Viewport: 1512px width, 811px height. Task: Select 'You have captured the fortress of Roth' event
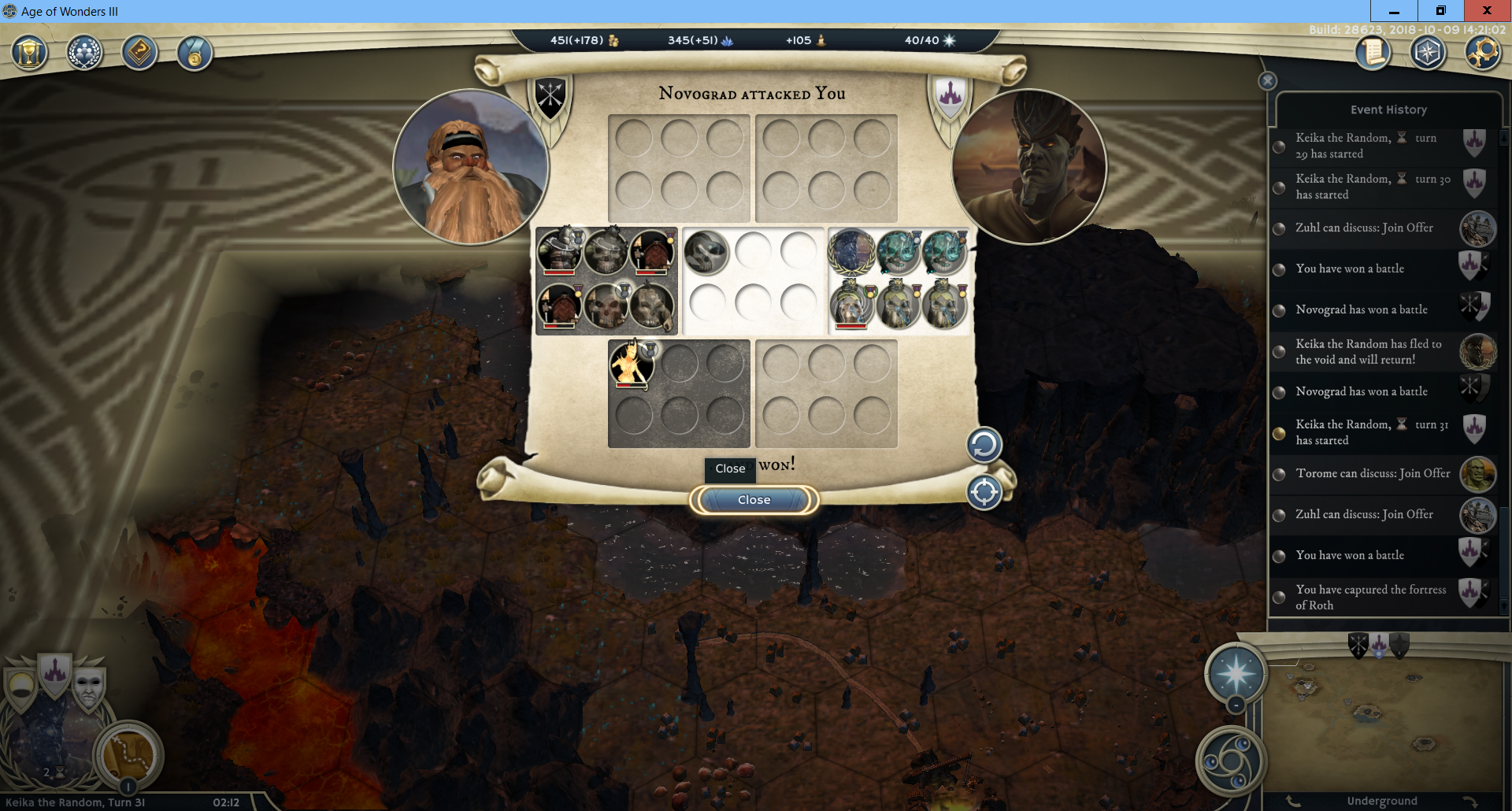[x=1370, y=597]
